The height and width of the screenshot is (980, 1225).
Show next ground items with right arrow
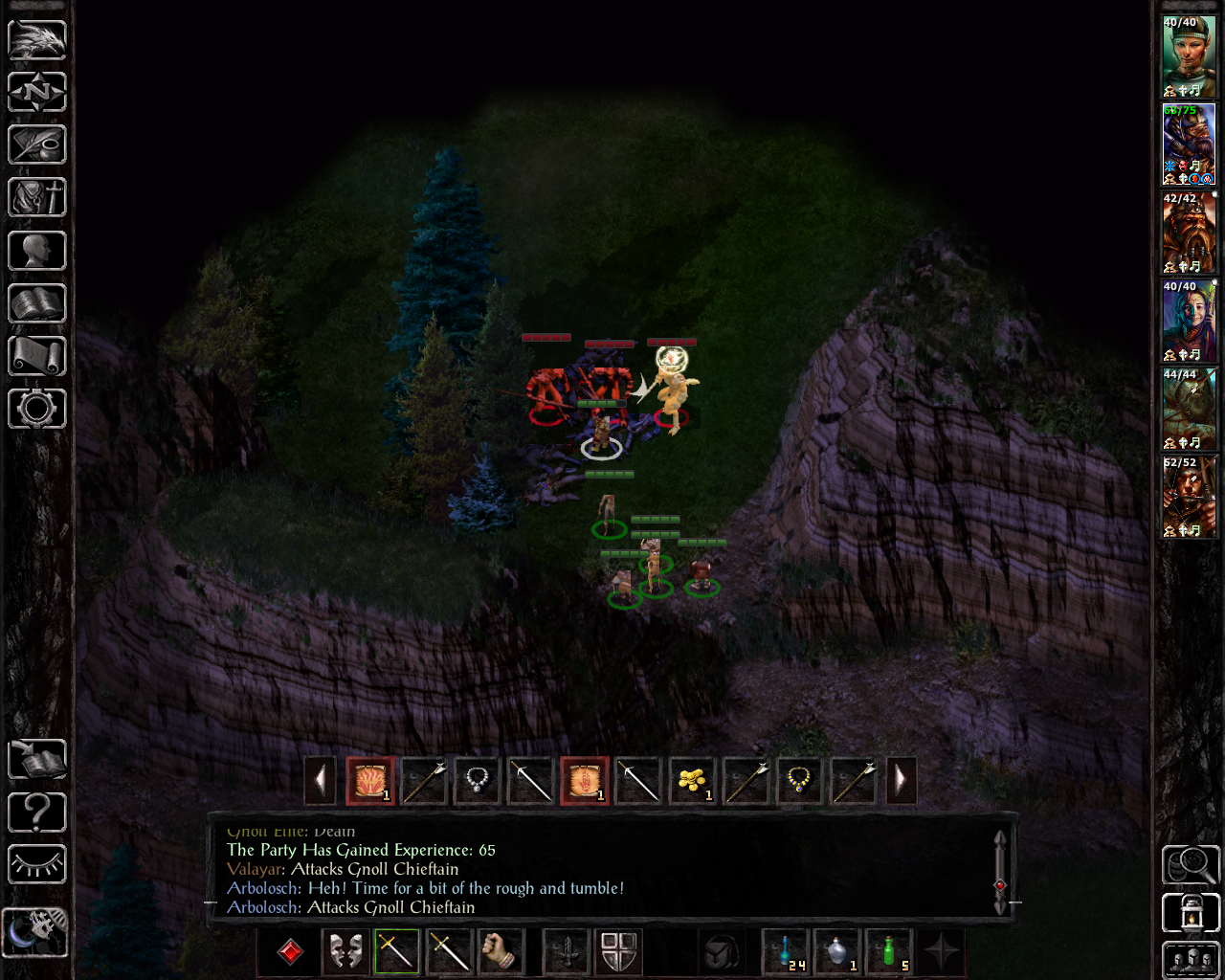pyautogui.click(x=901, y=781)
